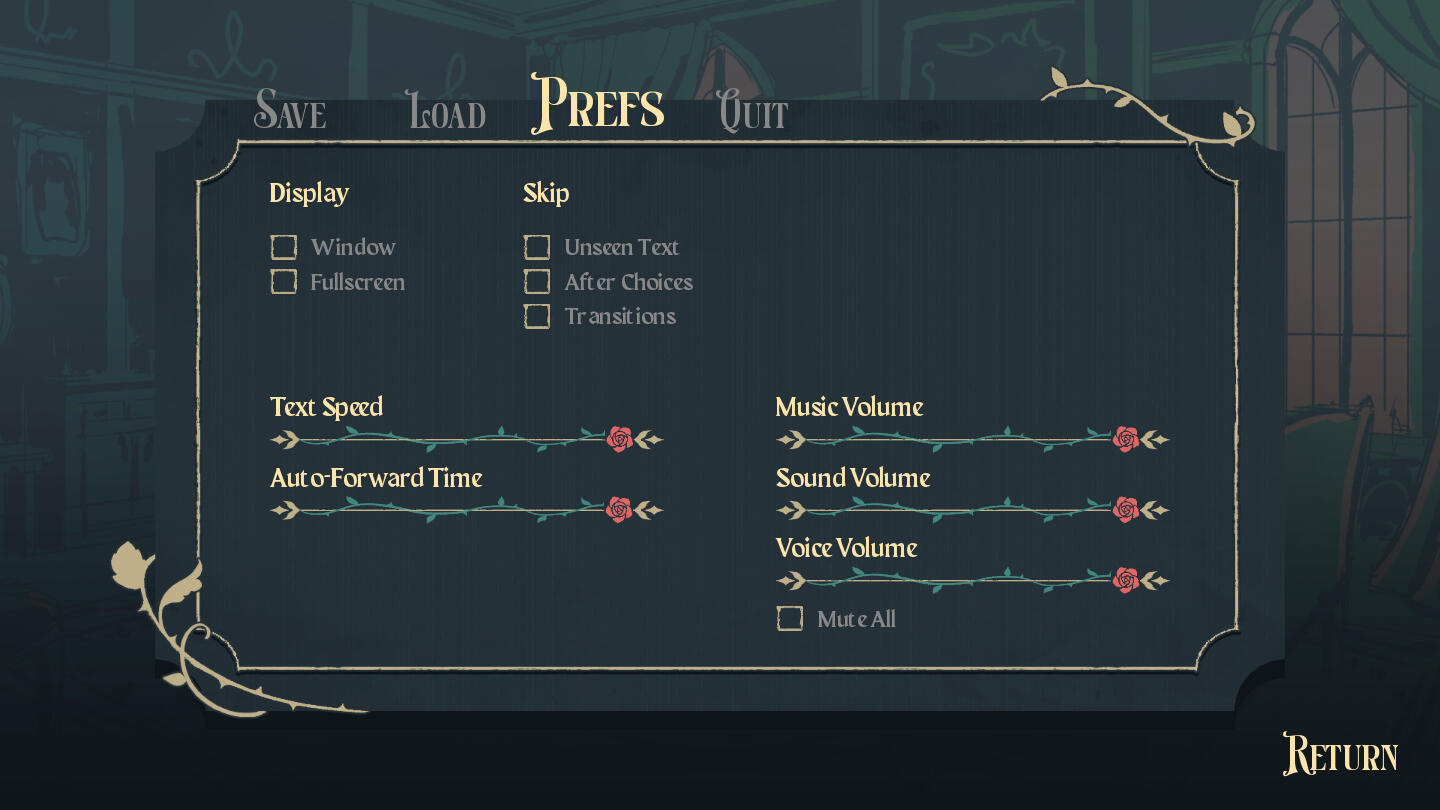This screenshot has height=810, width=1440.
Task: Click the Text Speed slider
Action: click(467, 439)
